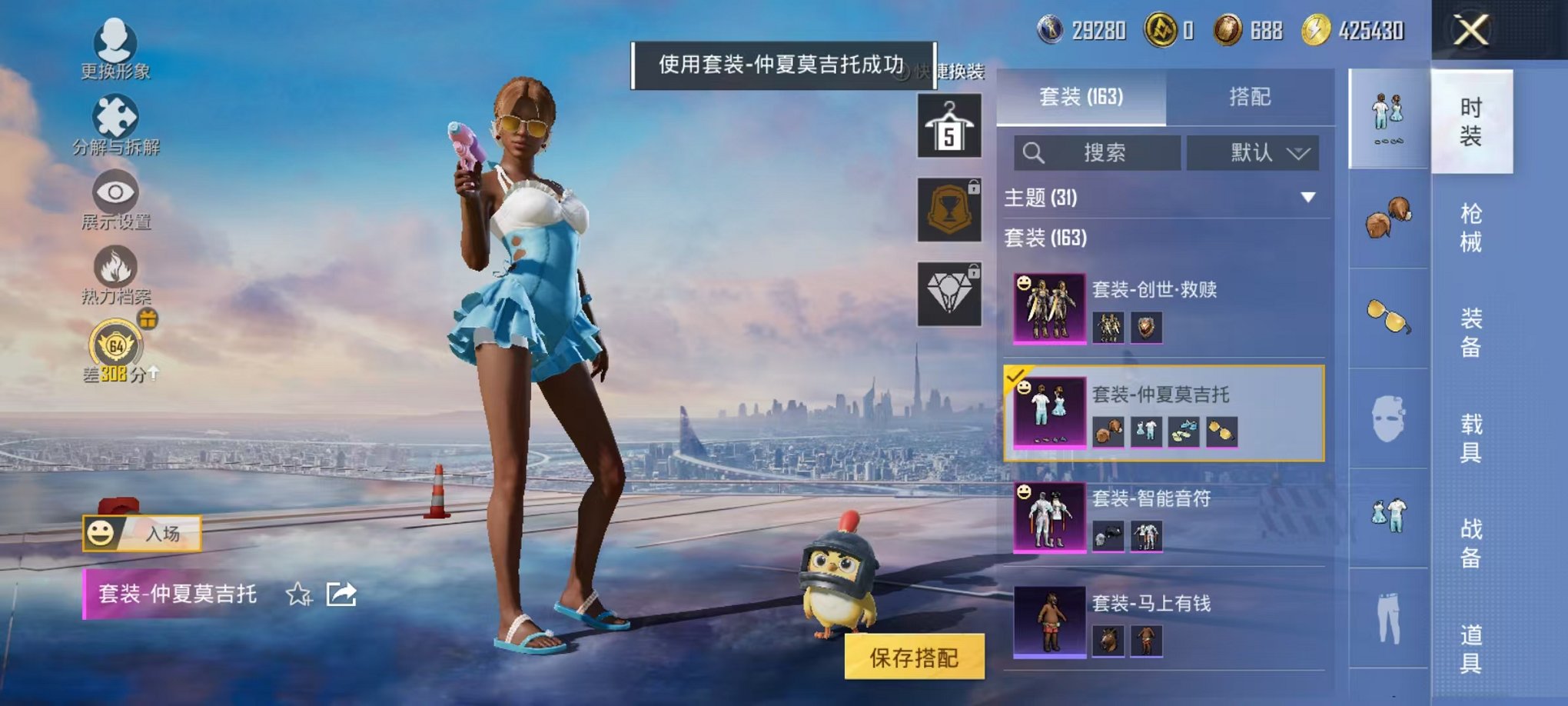The height and width of the screenshot is (706, 1568).
Task: Open the quick outfit hanger slot 5 icon
Action: pos(950,125)
